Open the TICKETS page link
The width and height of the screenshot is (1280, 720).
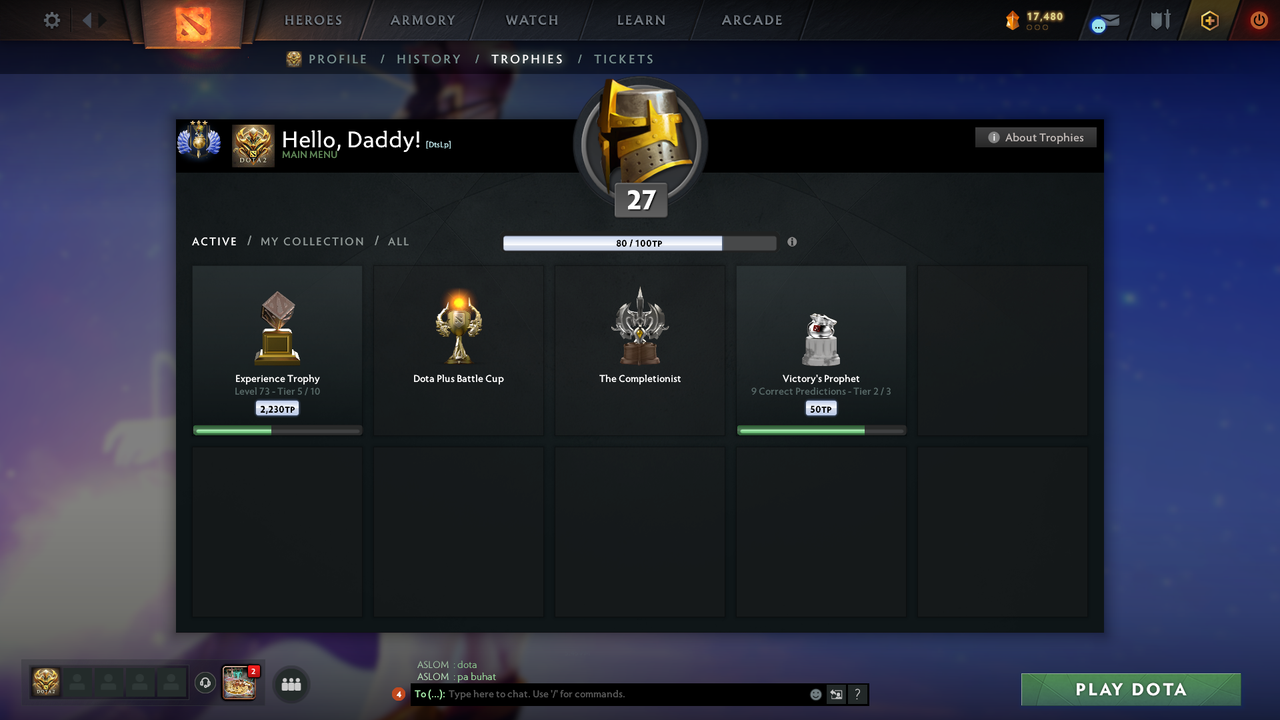[624, 59]
